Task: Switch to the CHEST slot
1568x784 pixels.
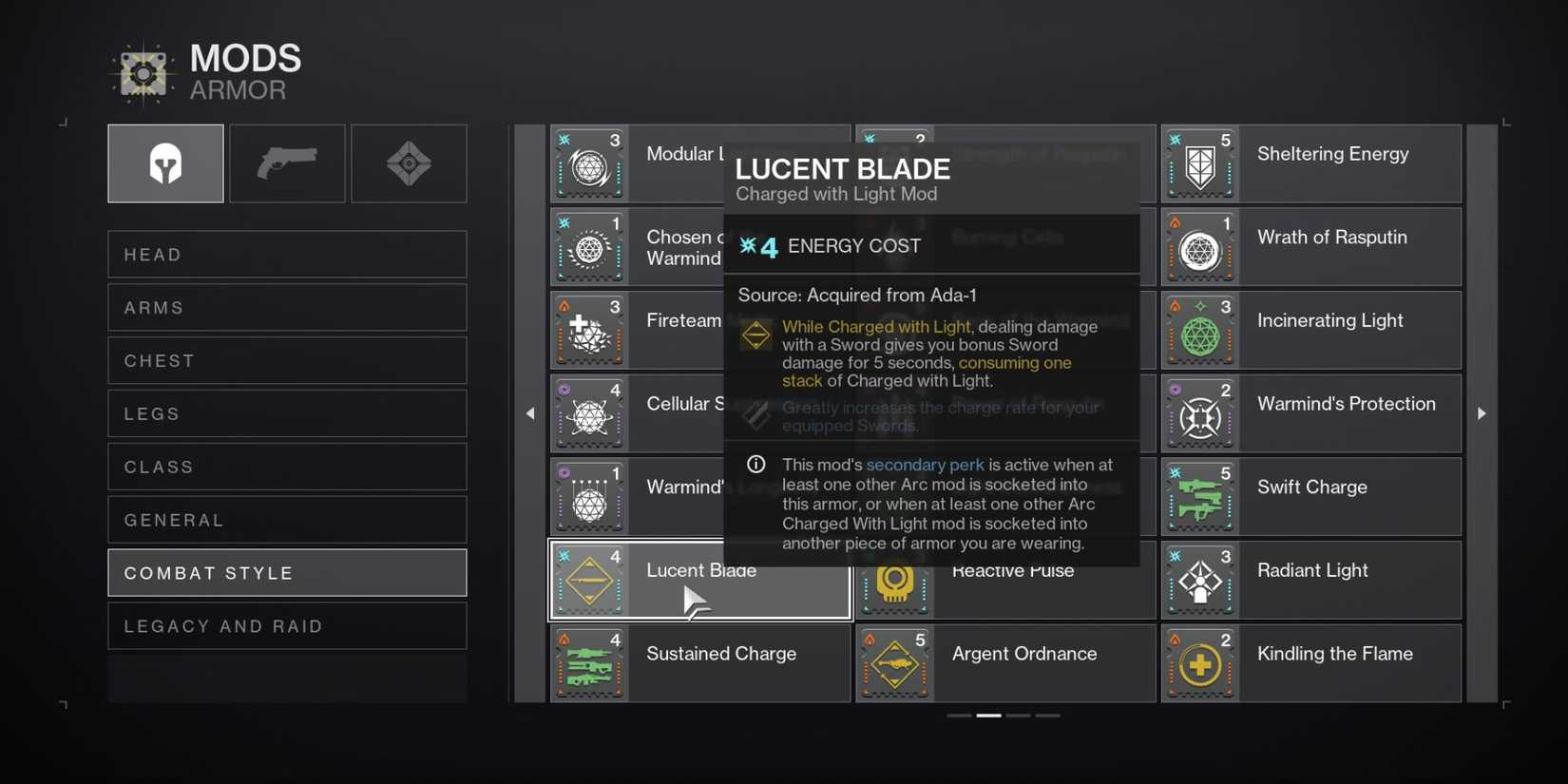Action: [286, 360]
